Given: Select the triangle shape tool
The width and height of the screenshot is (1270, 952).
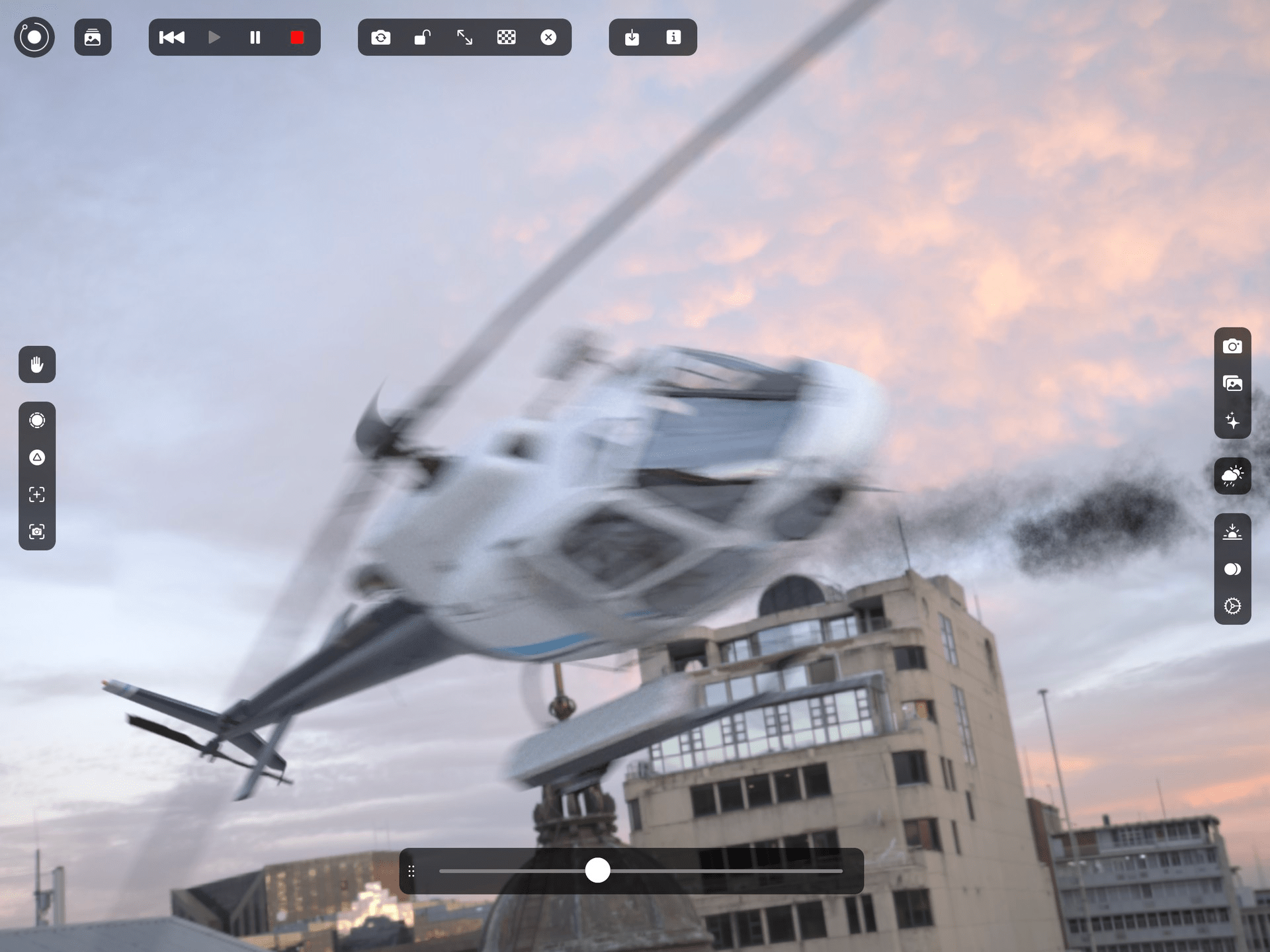Looking at the screenshot, I should (36, 456).
